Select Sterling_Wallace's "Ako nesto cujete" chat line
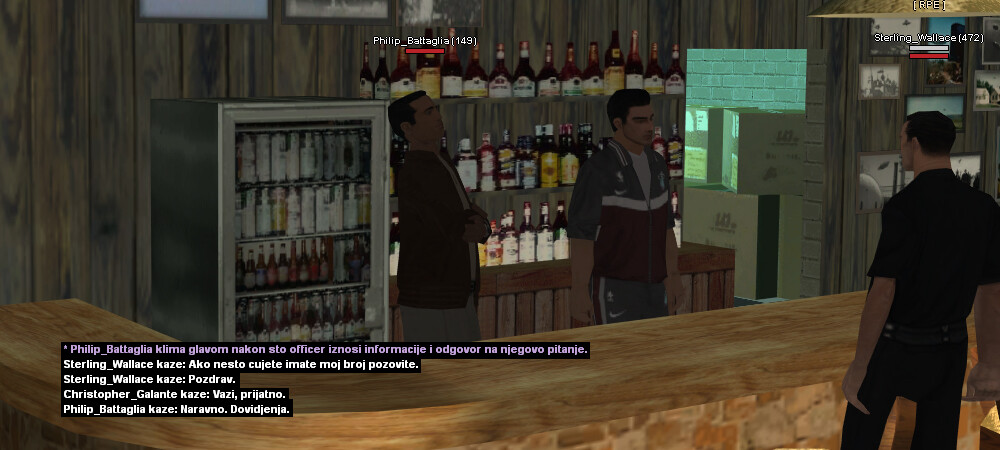Image resolution: width=1000 pixels, height=450 pixels. point(240,364)
